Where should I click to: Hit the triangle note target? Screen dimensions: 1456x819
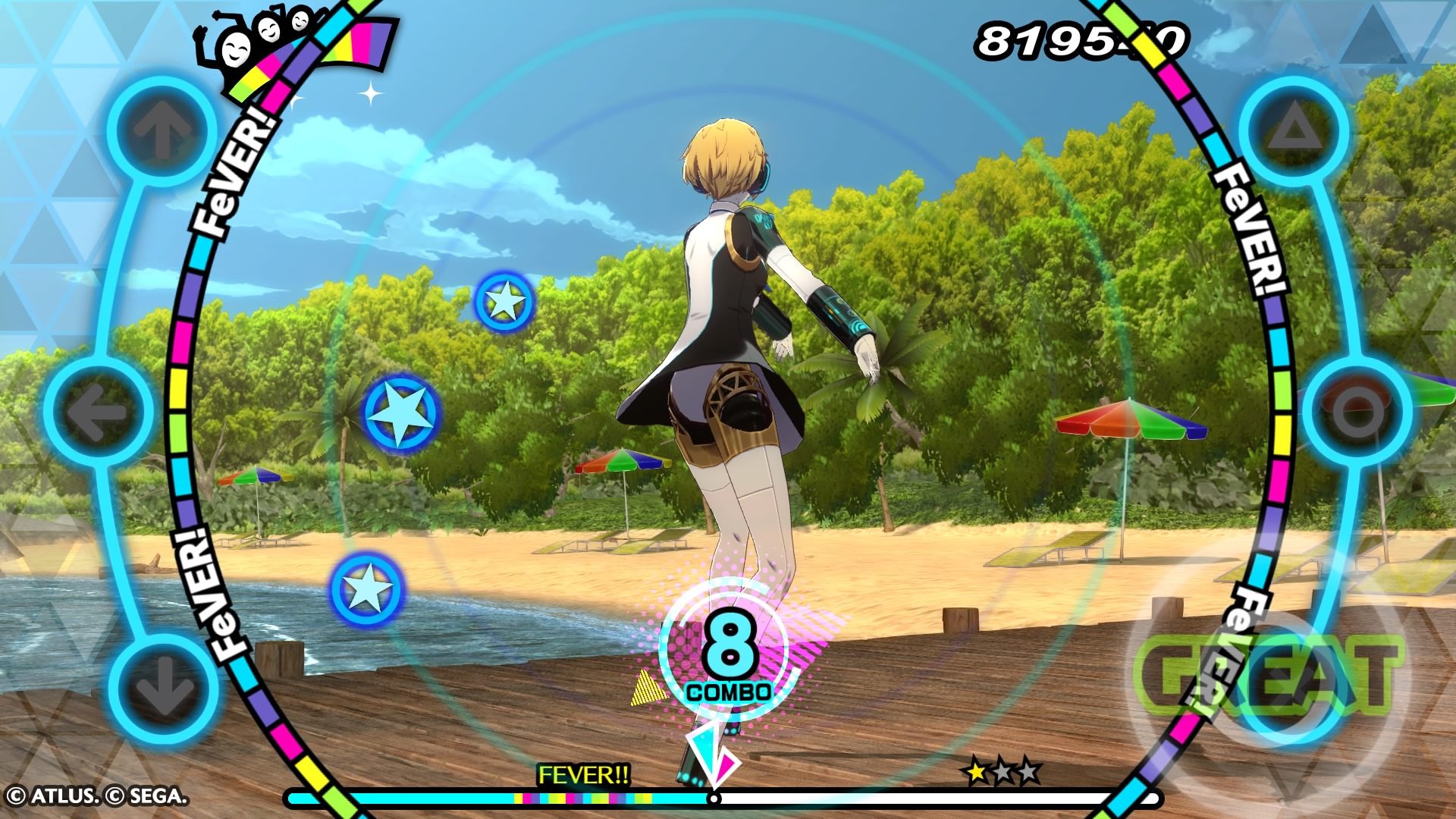(1295, 130)
